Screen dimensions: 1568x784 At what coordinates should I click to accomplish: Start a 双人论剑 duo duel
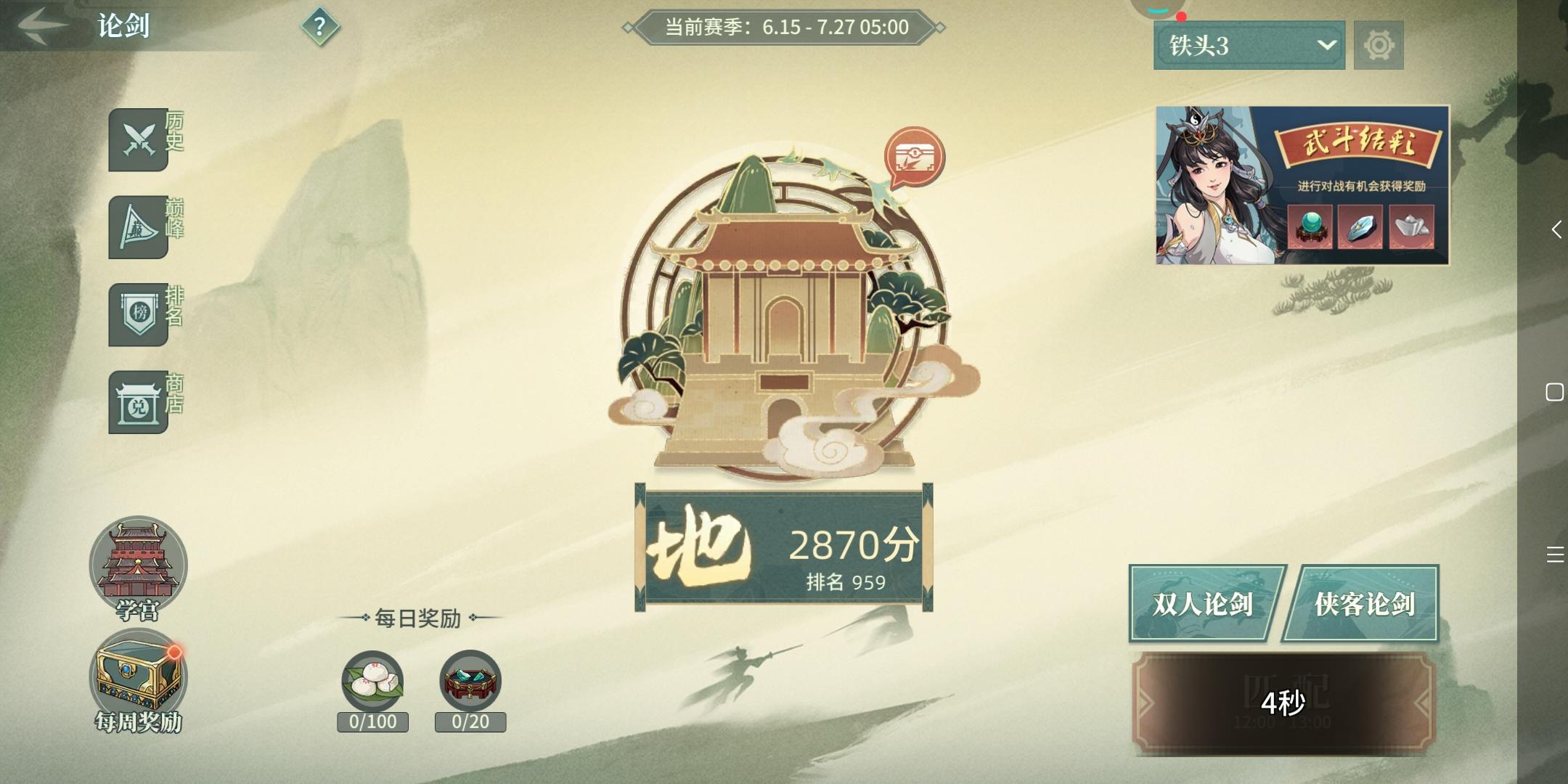point(1204,603)
